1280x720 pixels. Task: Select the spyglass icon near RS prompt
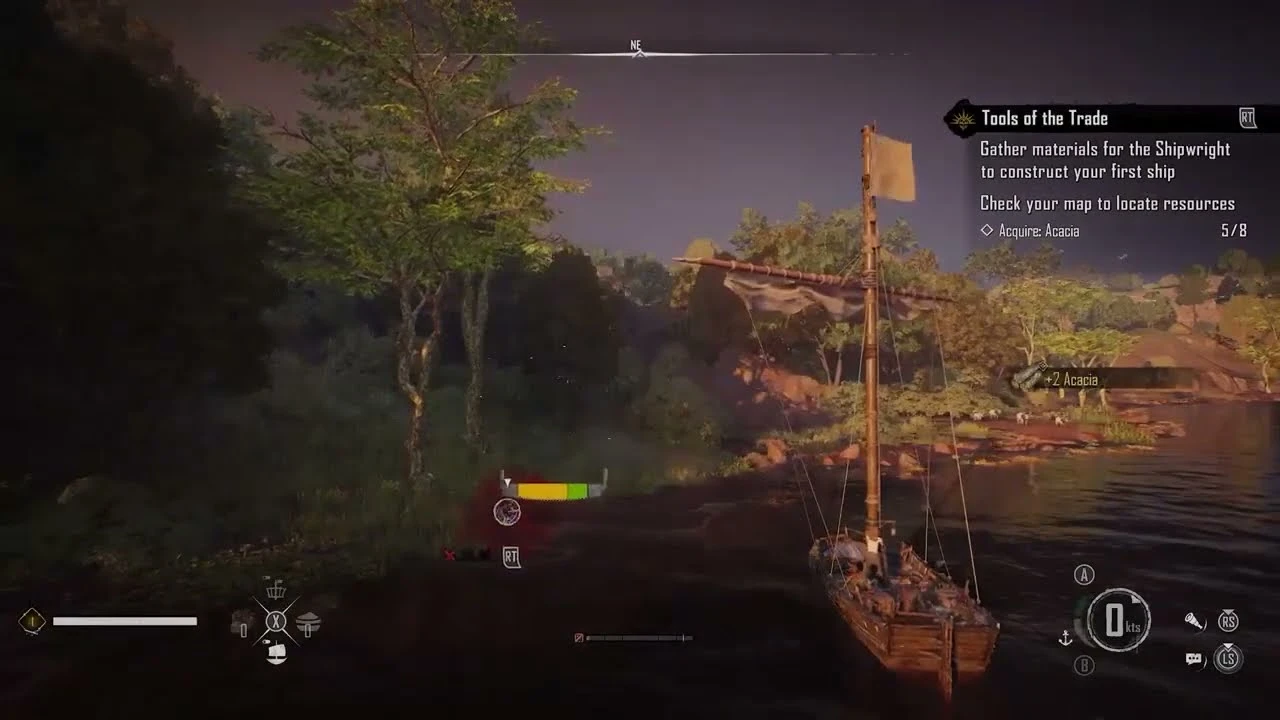click(1195, 620)
